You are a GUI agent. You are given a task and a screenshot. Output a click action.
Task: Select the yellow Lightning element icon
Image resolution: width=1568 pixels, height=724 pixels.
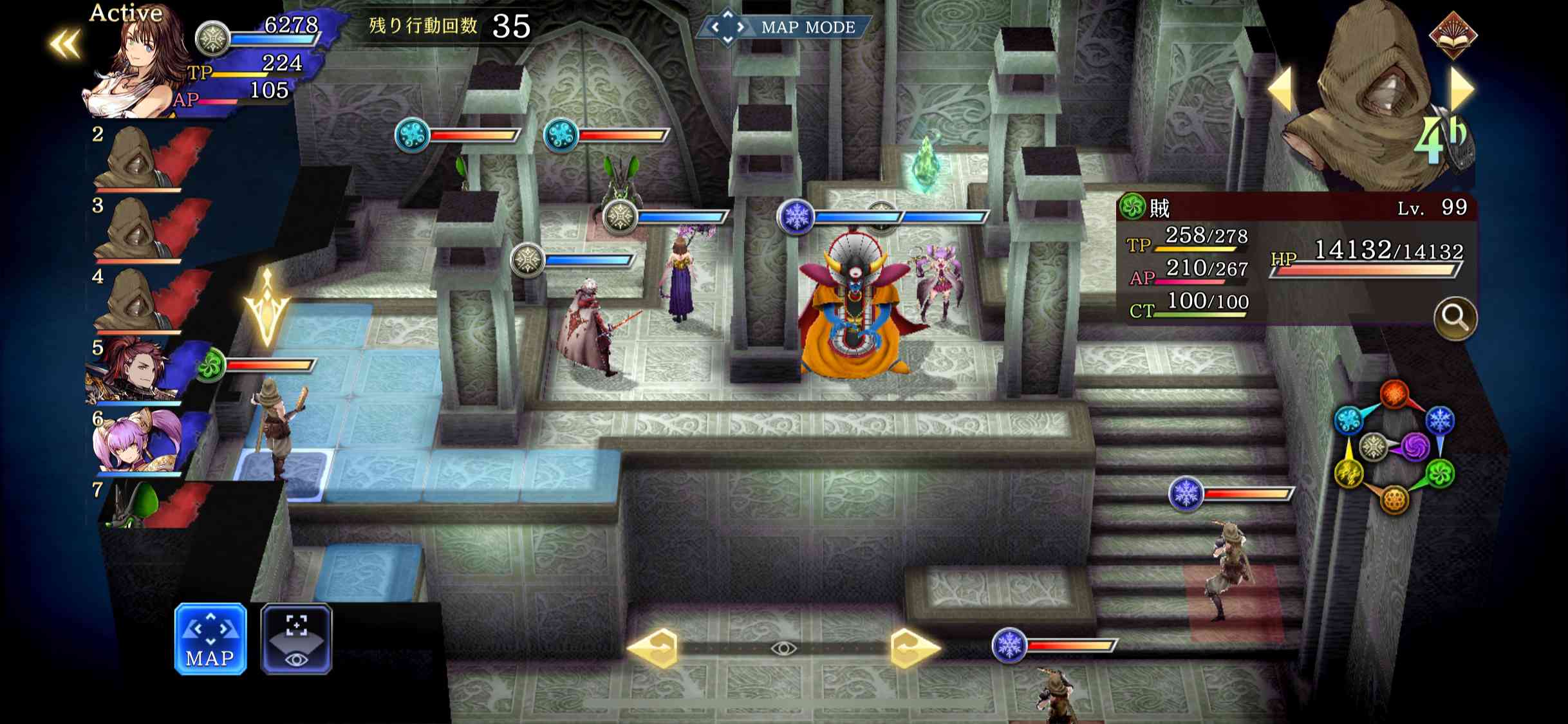pos(1349,473)
